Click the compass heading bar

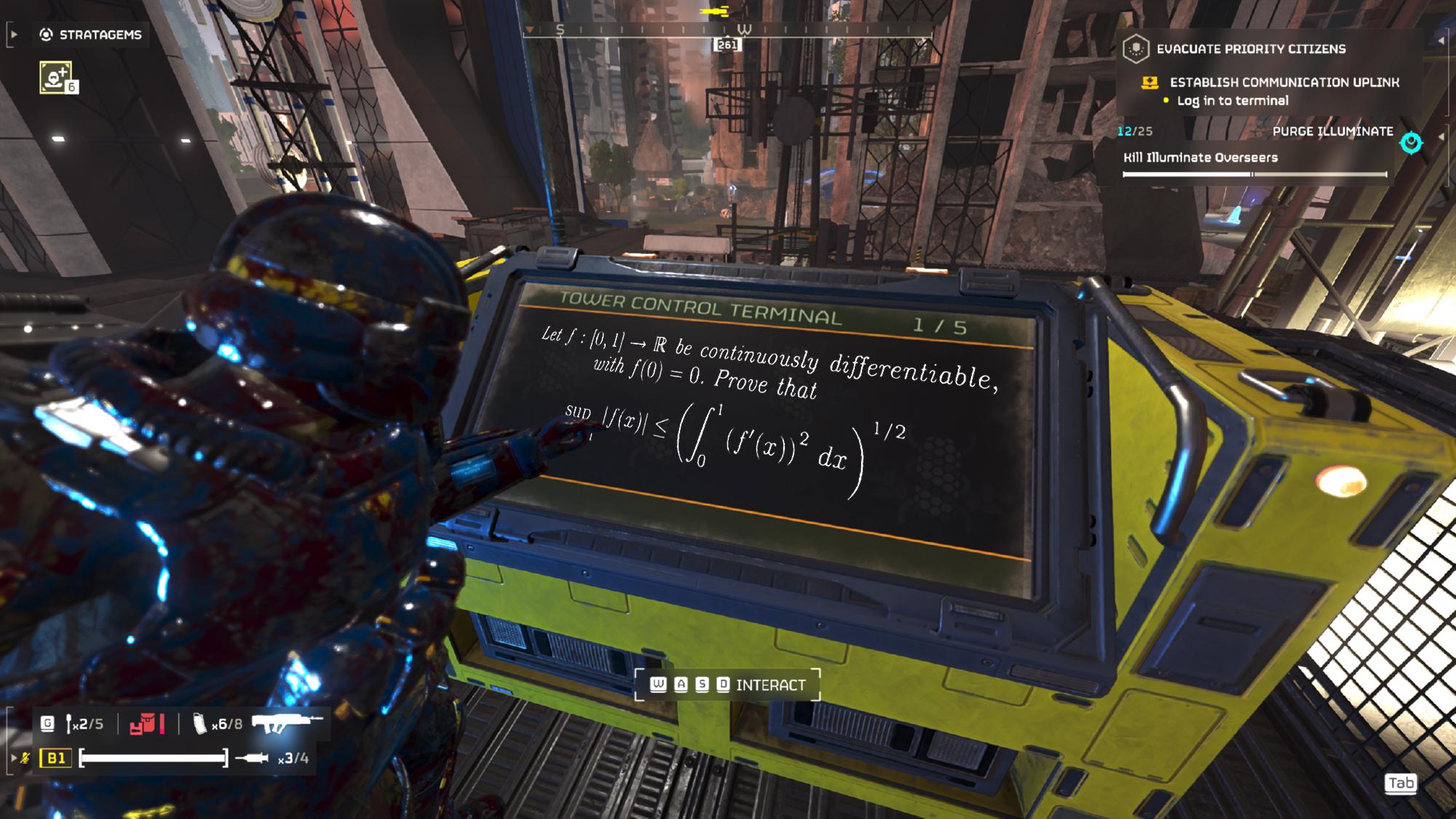tap(727, 31)
